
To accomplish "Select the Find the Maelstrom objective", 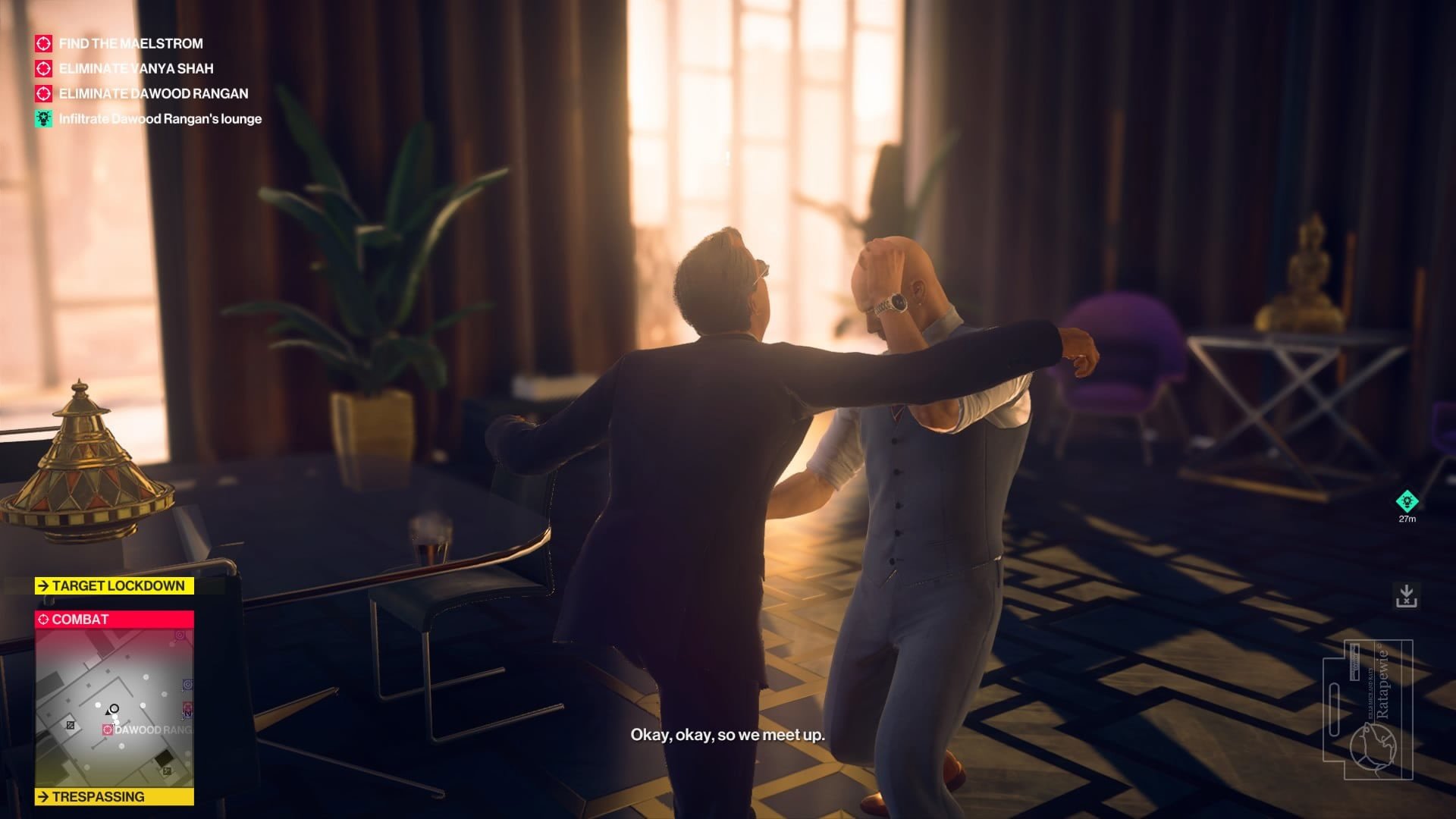I will [130, 44].
